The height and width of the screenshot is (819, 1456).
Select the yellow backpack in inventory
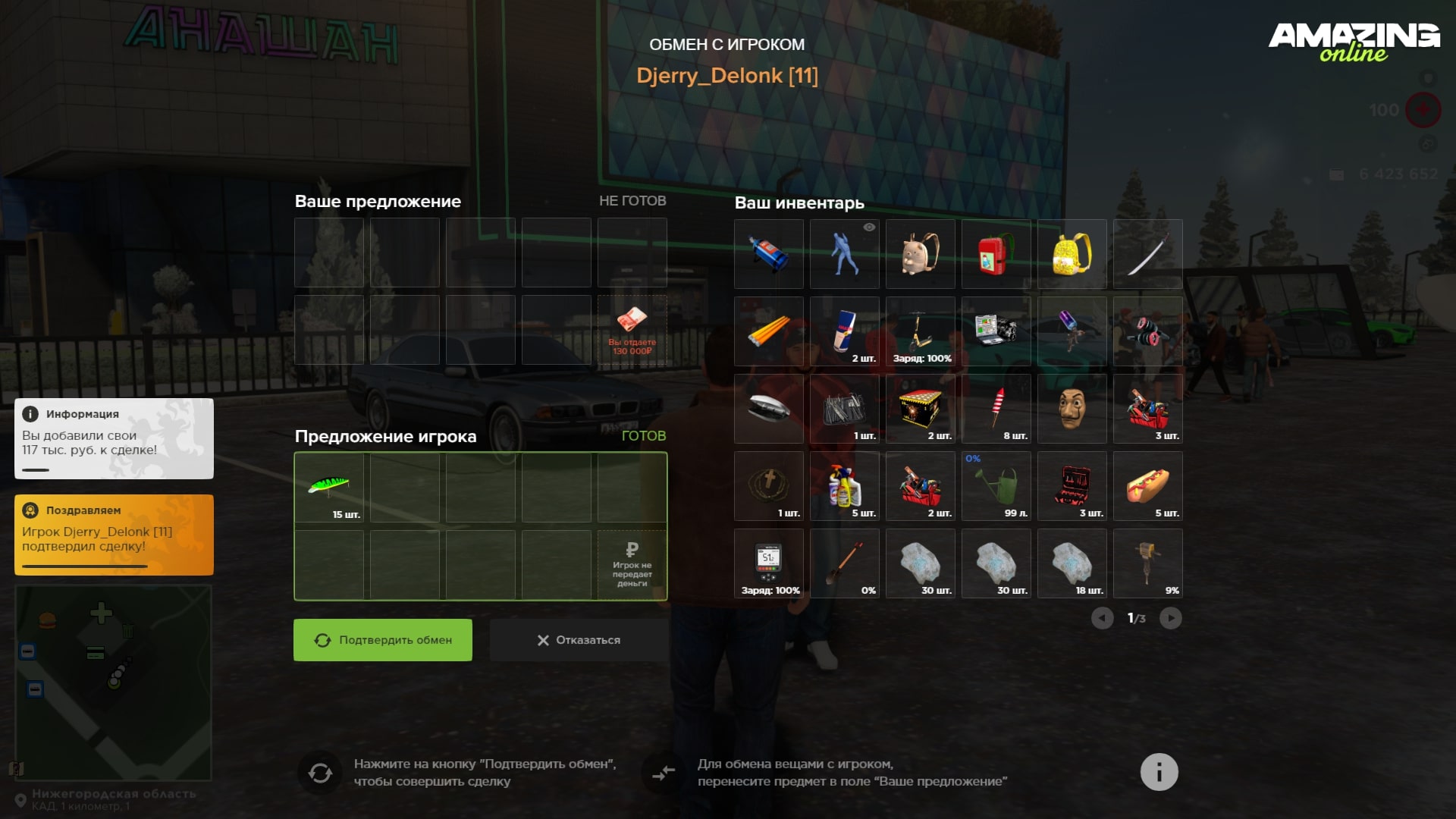1072,254
